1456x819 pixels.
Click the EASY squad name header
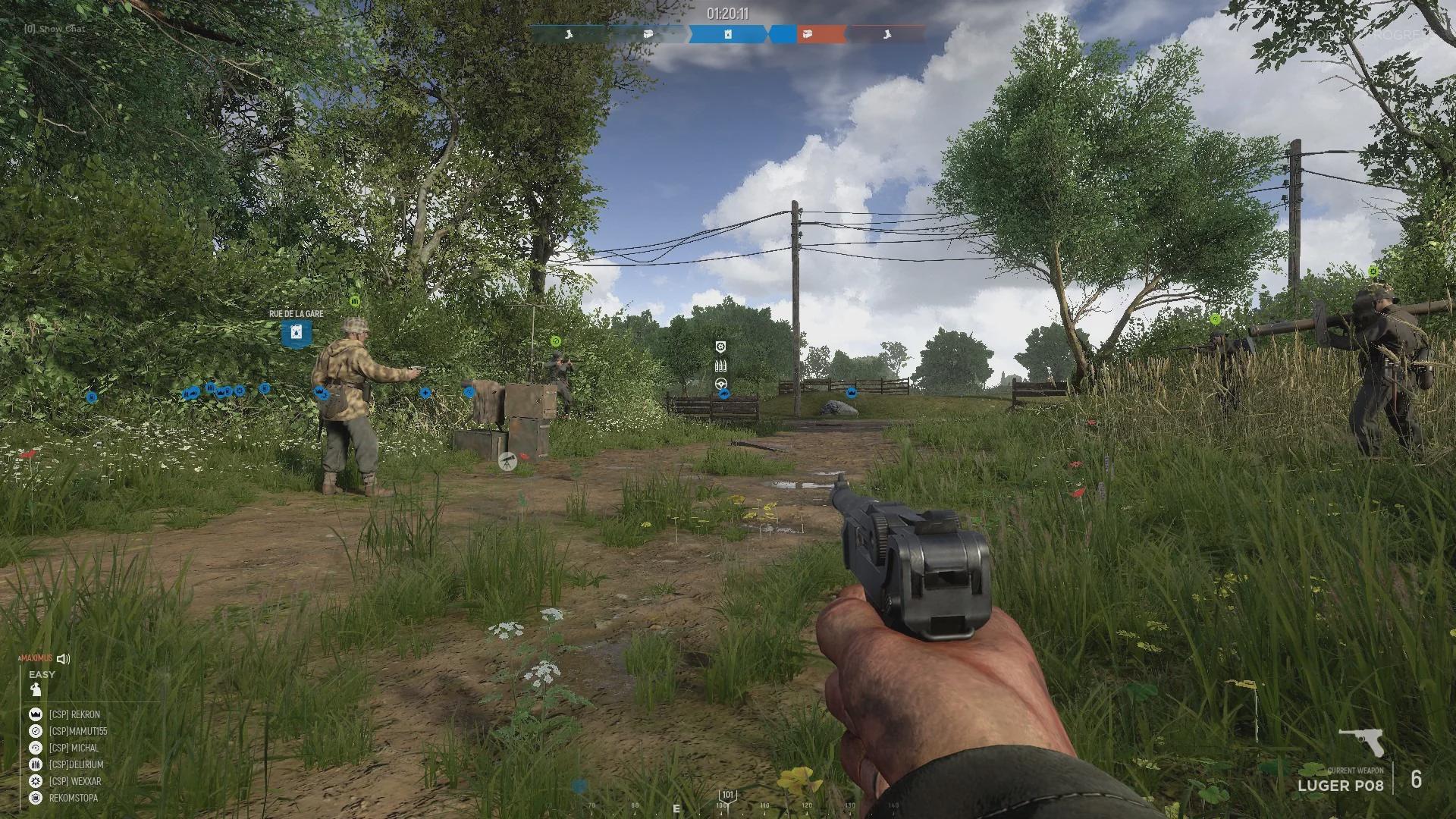tap(42, 674)
